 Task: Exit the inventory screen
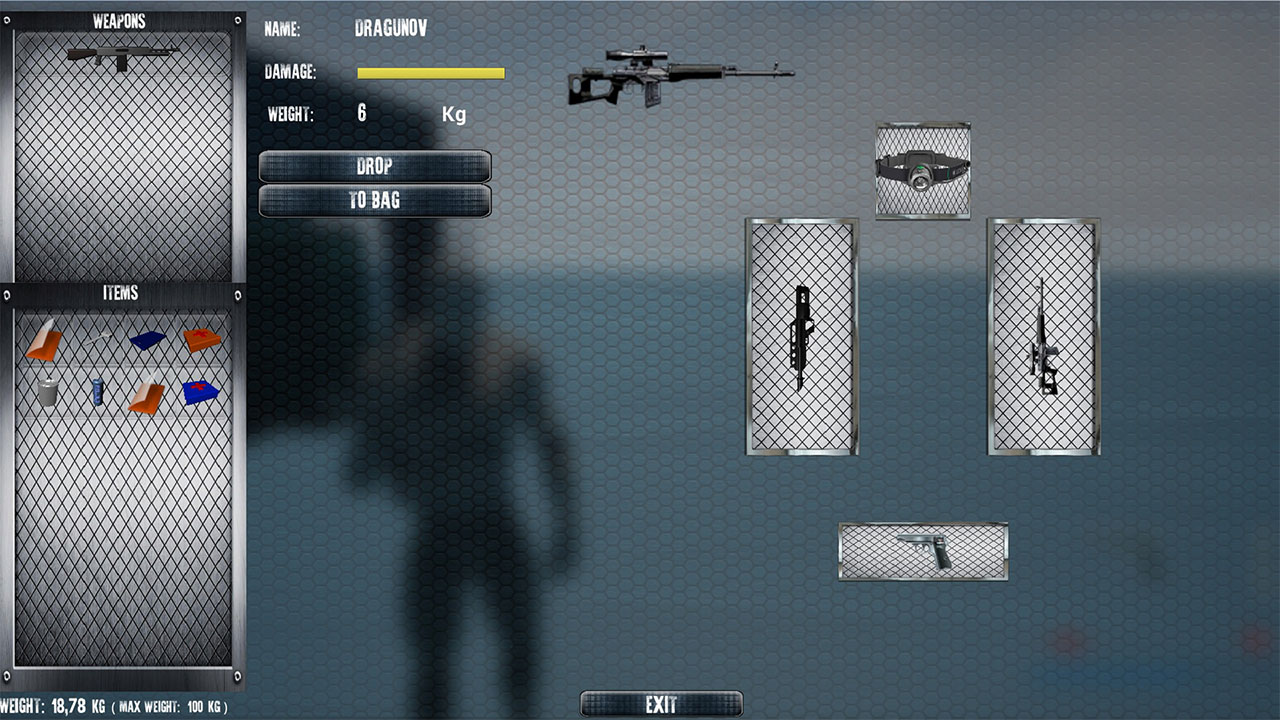(x=661, y=705)
